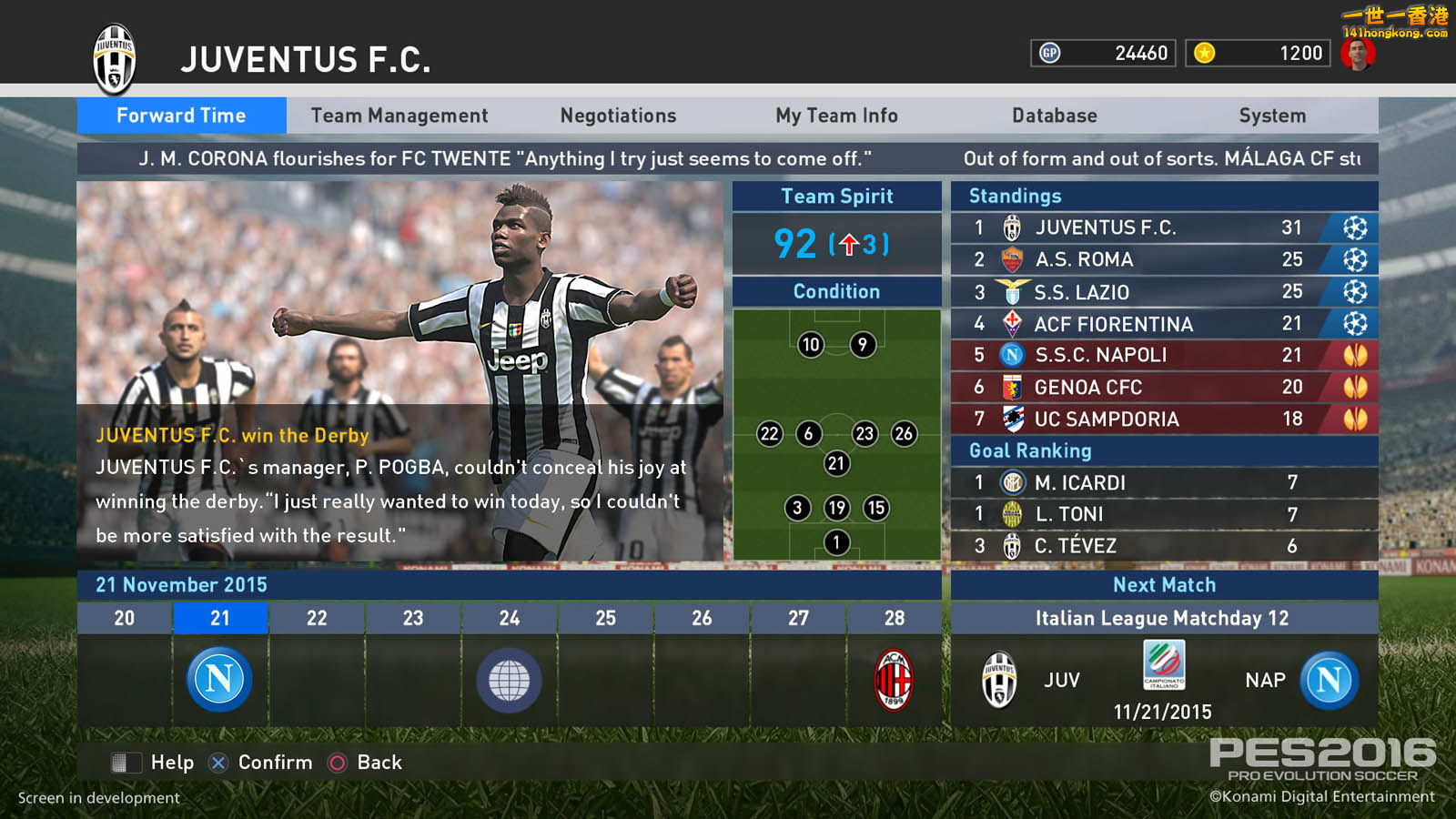Click the yellow coin icon showing 1200

tap(1203, 53)
